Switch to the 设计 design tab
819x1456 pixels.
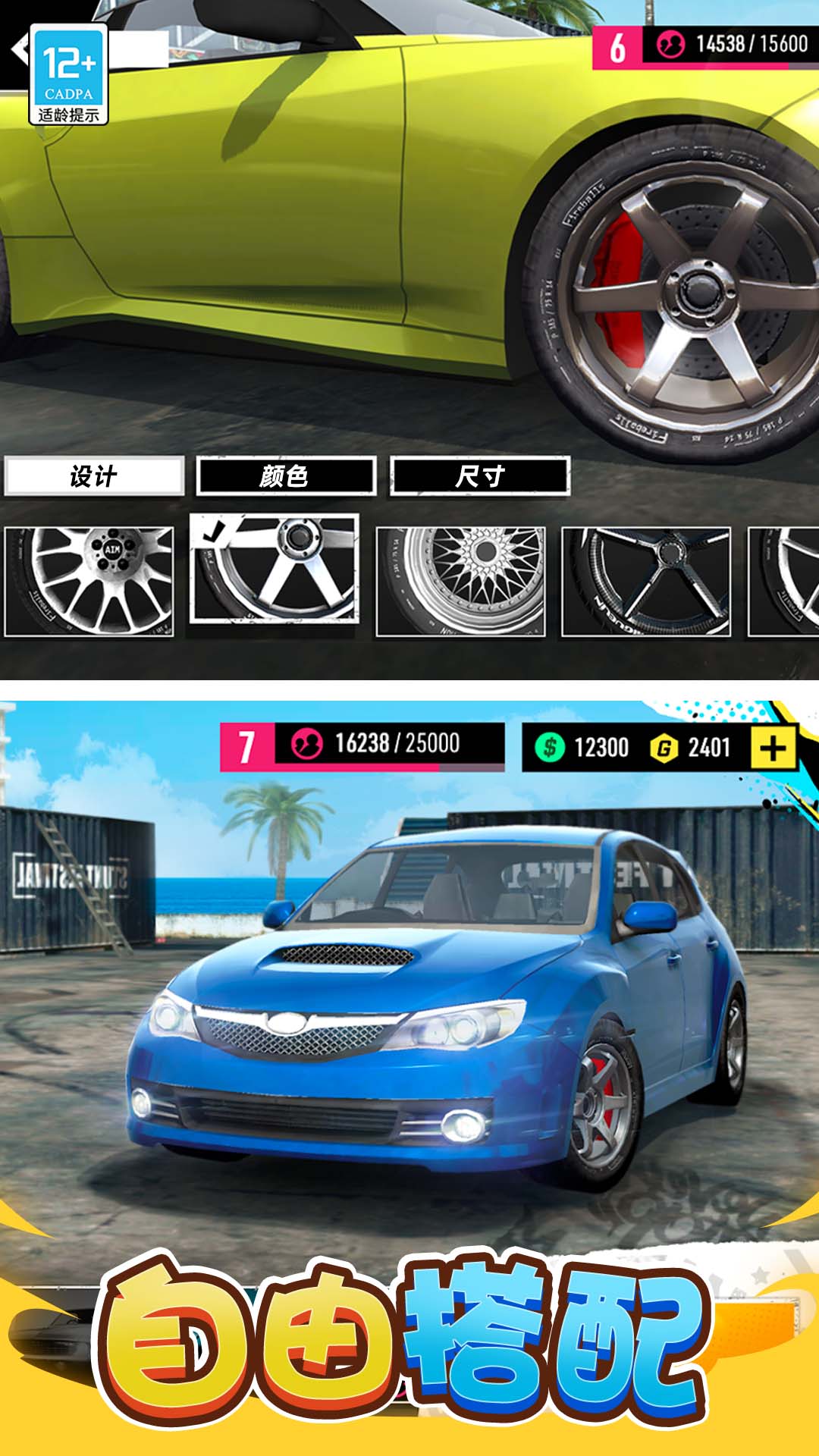(x=94, y=476)
